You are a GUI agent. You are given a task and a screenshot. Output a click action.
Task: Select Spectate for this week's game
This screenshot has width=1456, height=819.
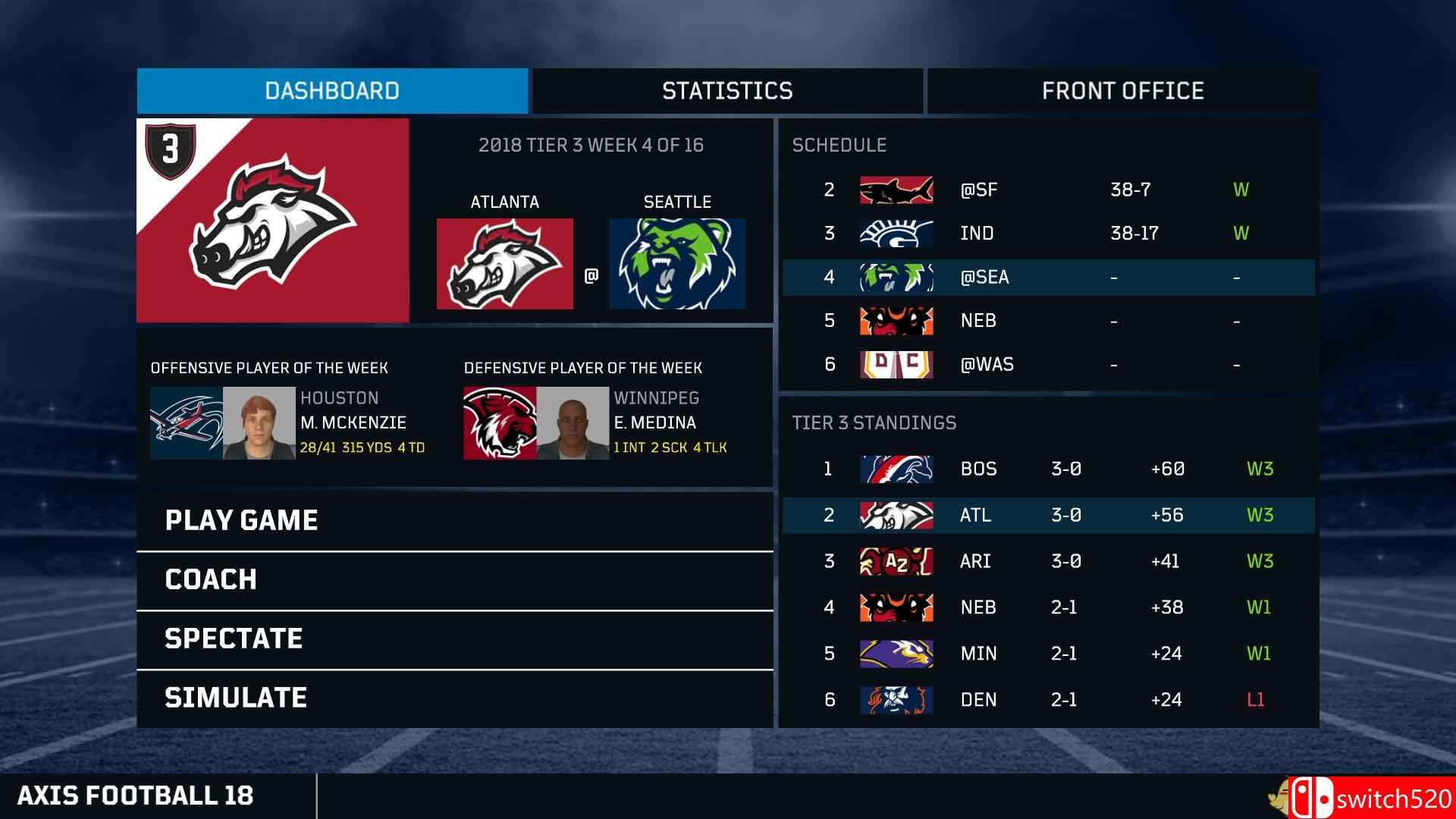coord(454,639)
